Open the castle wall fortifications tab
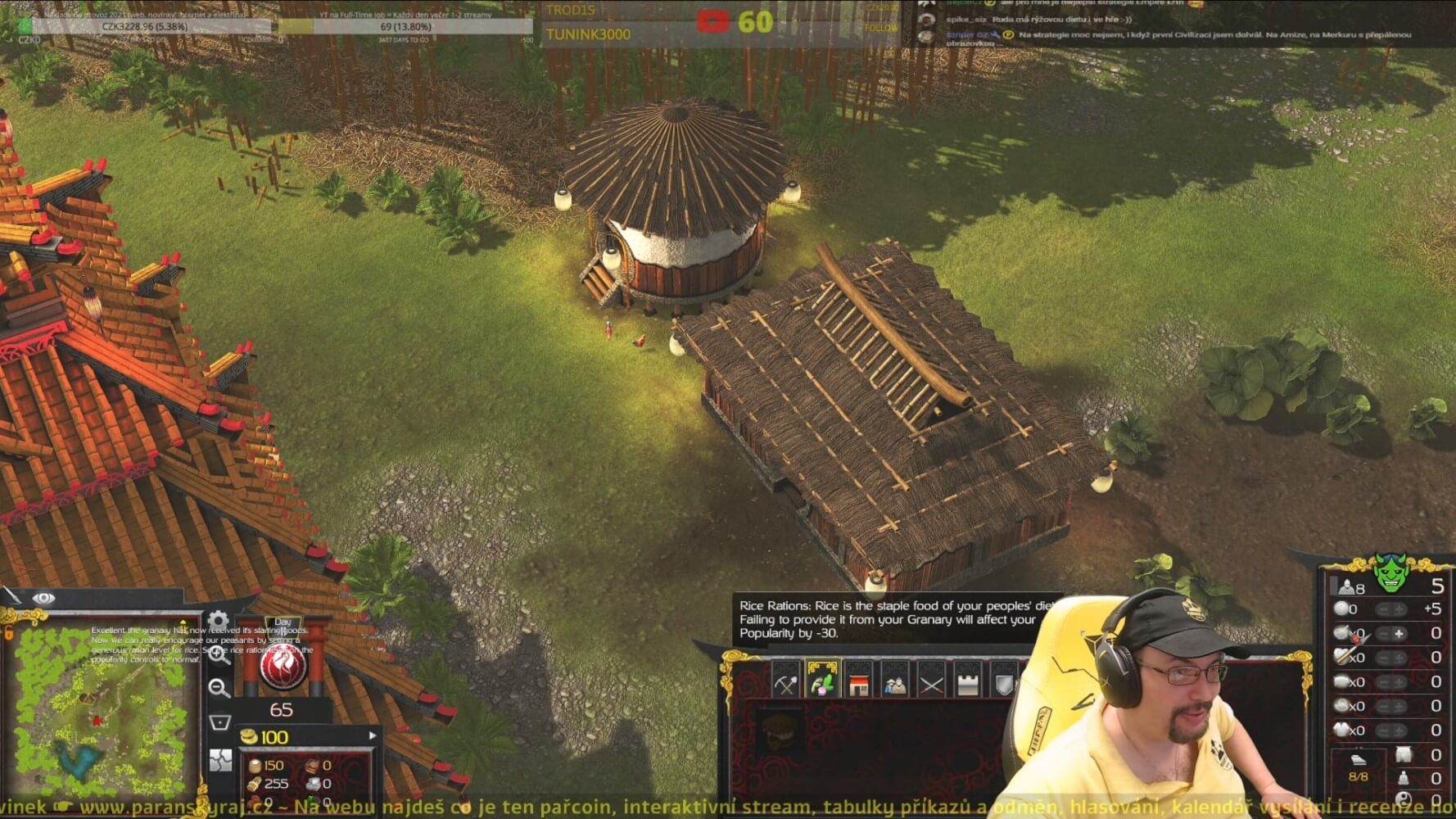This screenshot has width=1456, height=819. point(968,683)
